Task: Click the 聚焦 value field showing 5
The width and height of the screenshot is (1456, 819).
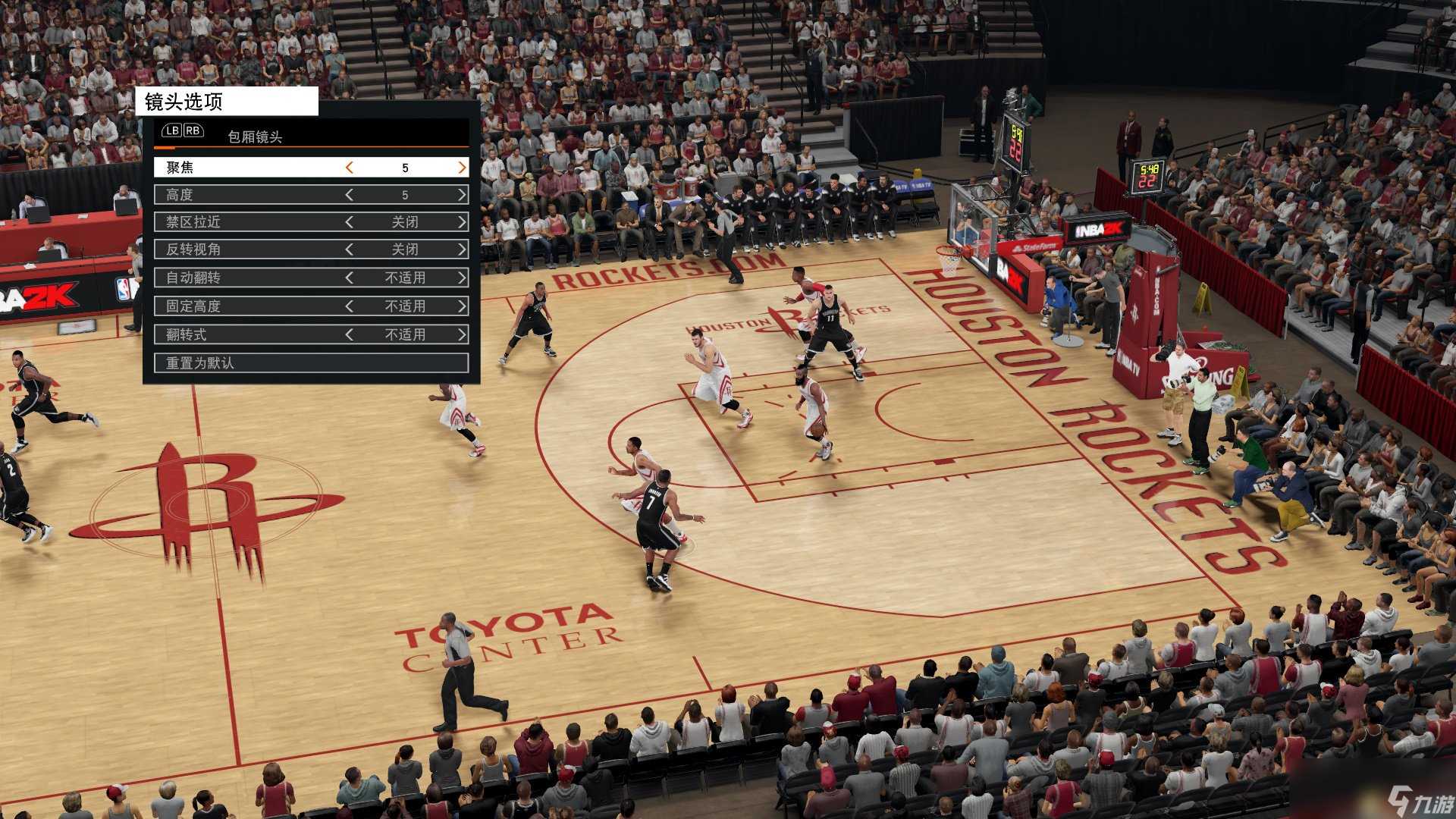Action: pos(406,167)
